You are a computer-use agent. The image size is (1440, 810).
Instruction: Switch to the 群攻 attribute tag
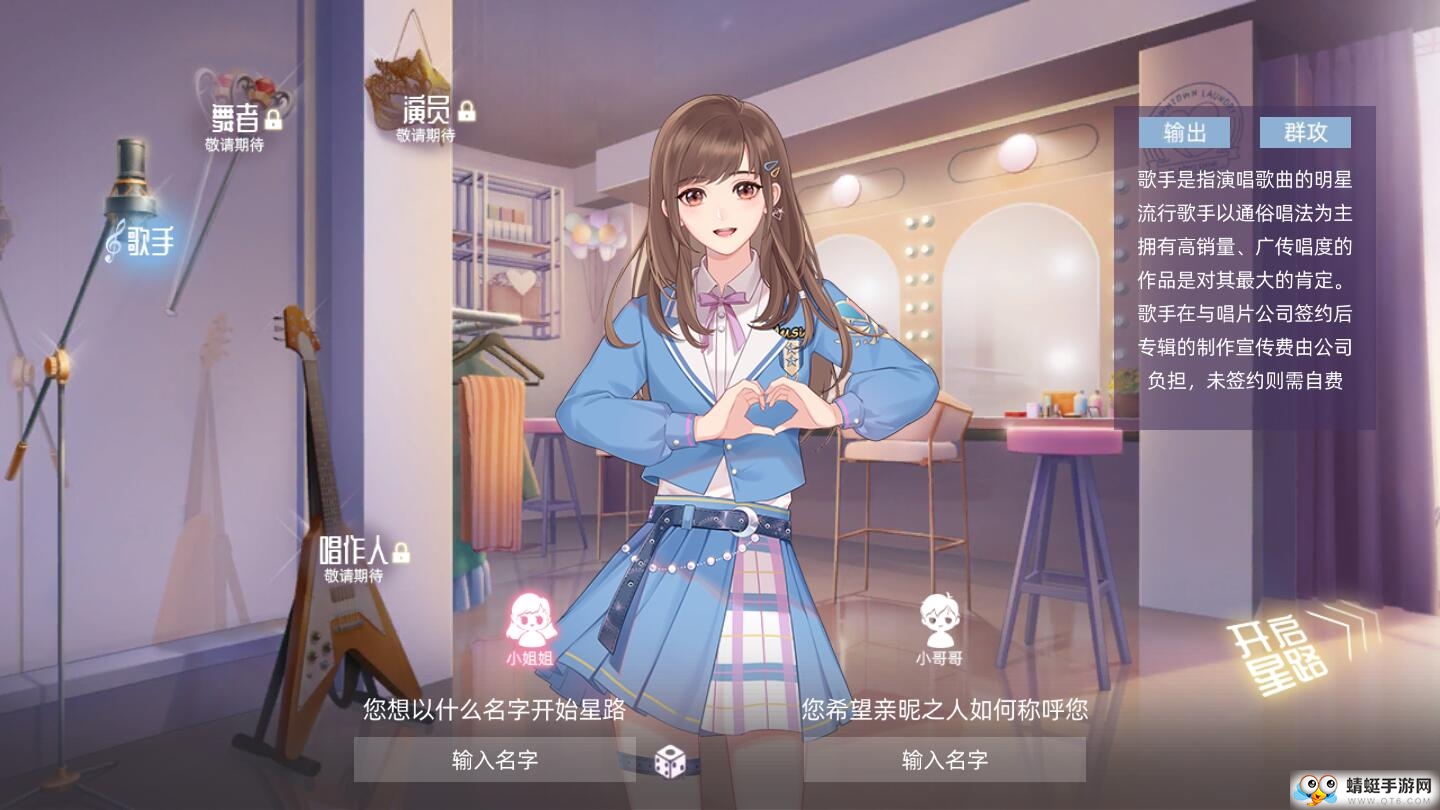(1307, 132)
